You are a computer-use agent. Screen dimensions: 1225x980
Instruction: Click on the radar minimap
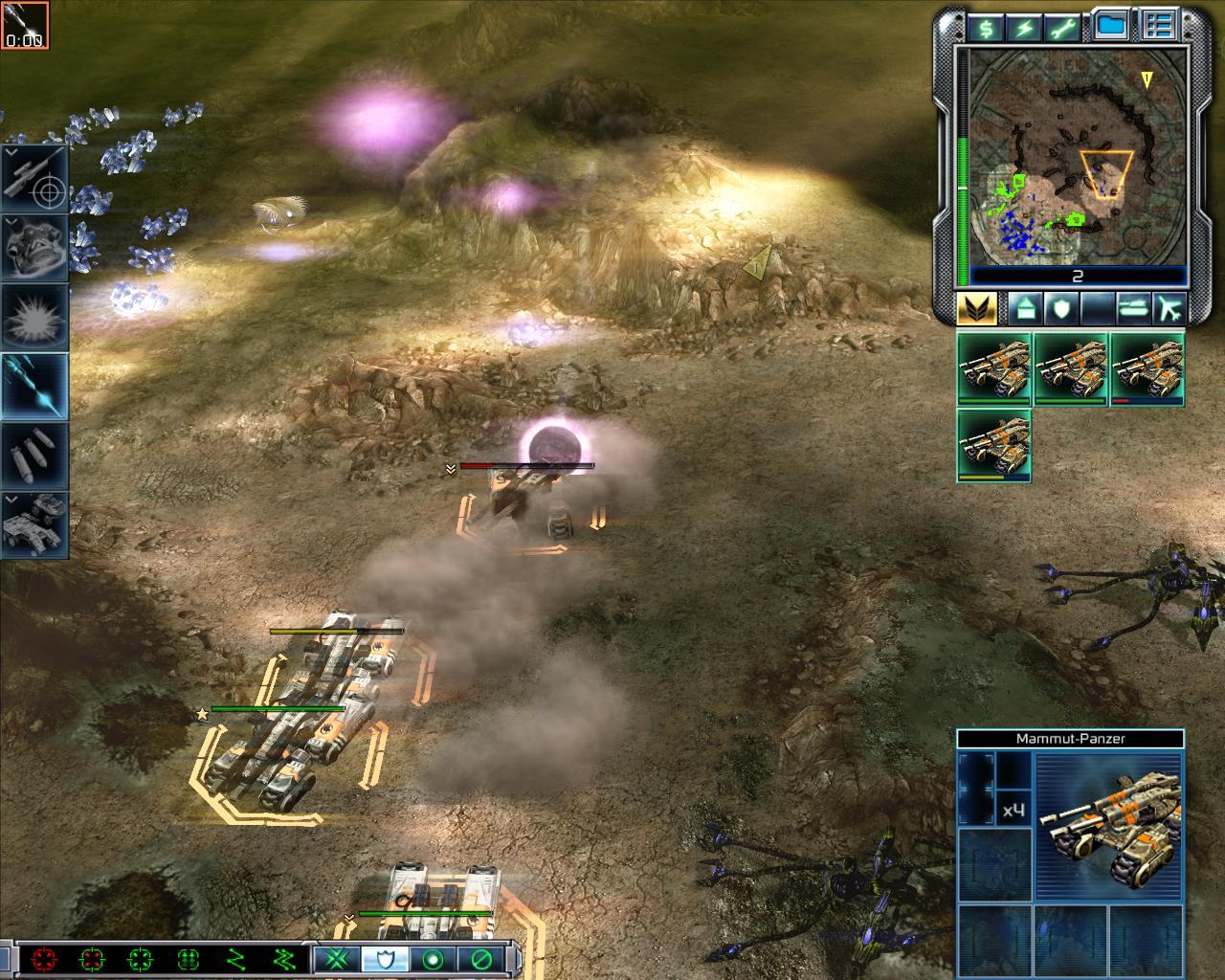[x=1078, y=156]
